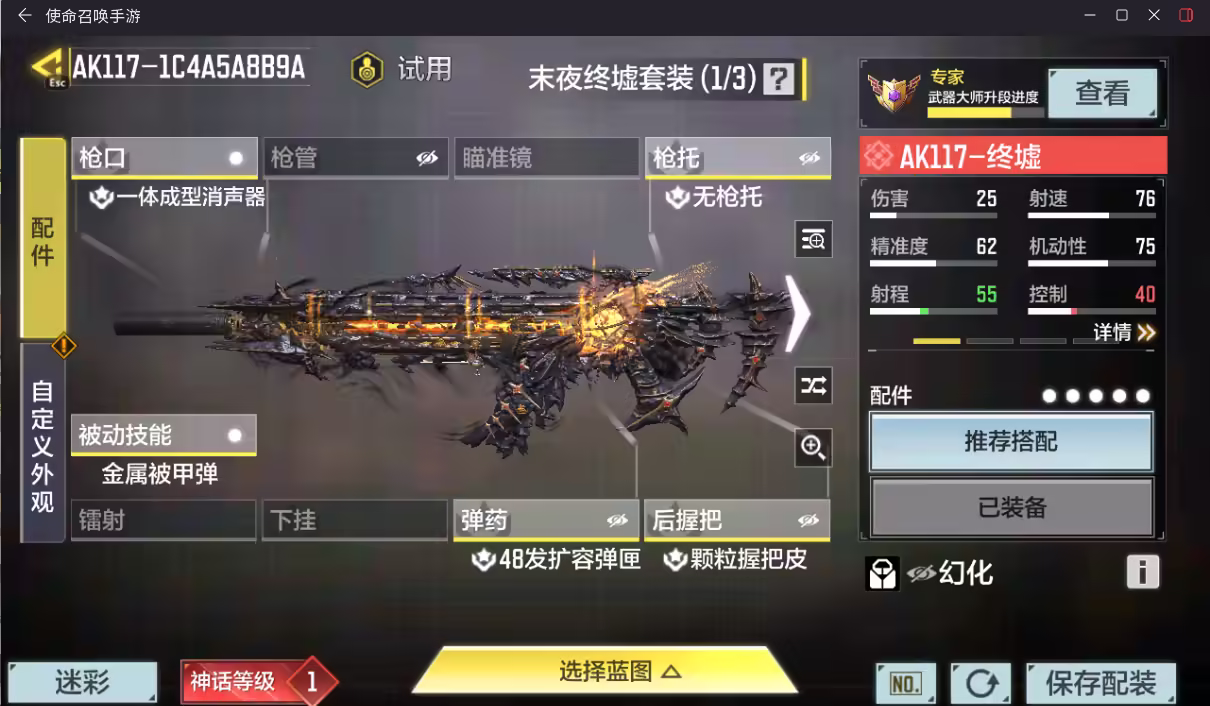Image resolution: width=1210 pixels, height=706 pixels.
Task: Click the 查看 weapon master progress button
Action: point(1102,94)
